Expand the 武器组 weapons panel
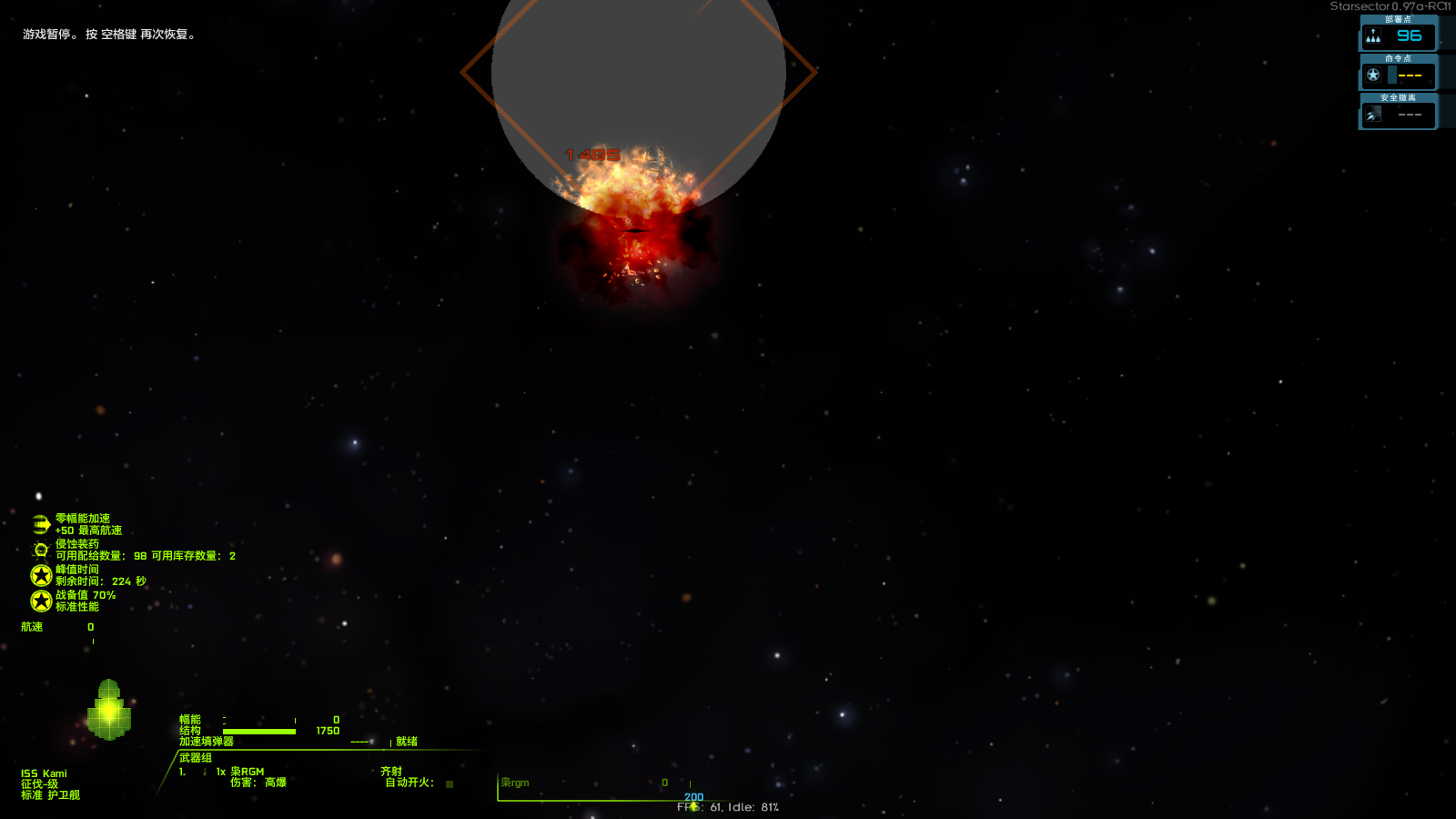This screenshot has height=819, width=1456. point(194,756)
